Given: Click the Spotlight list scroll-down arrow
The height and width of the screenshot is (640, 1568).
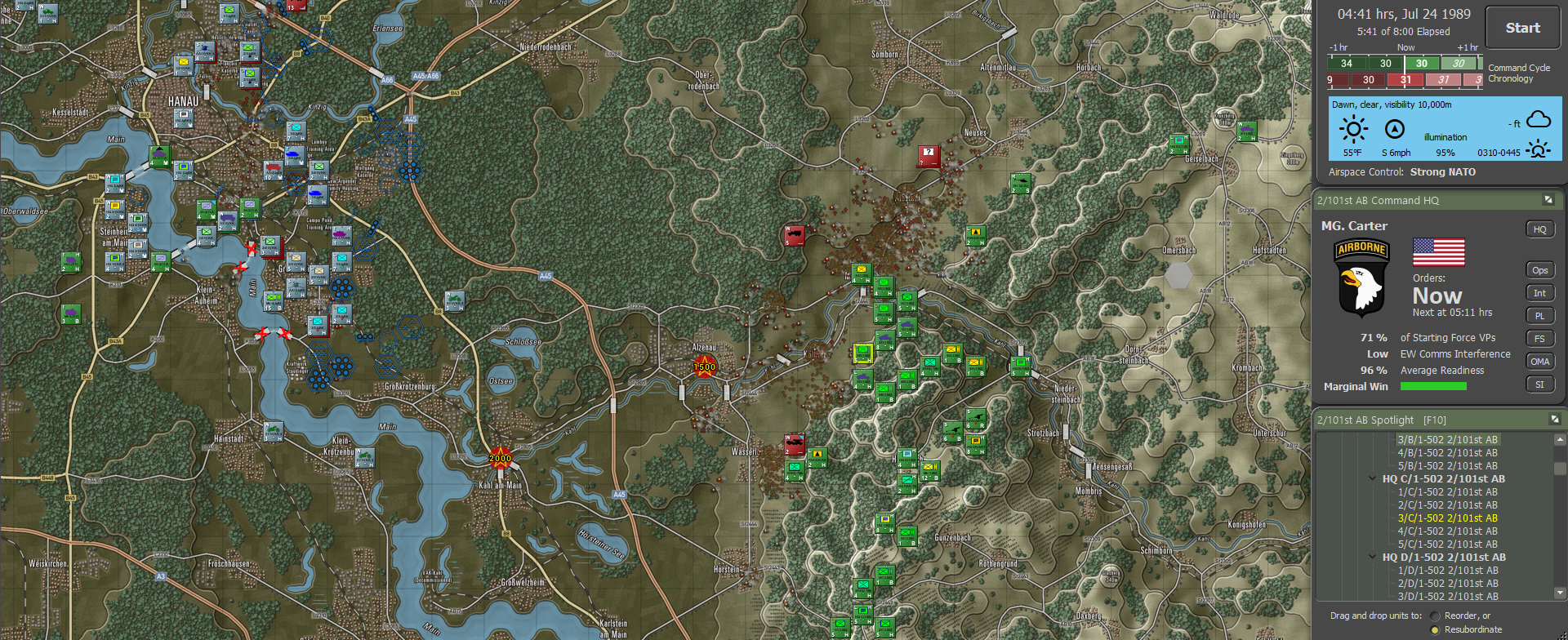Looking at the screenshot, I should pyautogui.click(x=1560, y=593).
